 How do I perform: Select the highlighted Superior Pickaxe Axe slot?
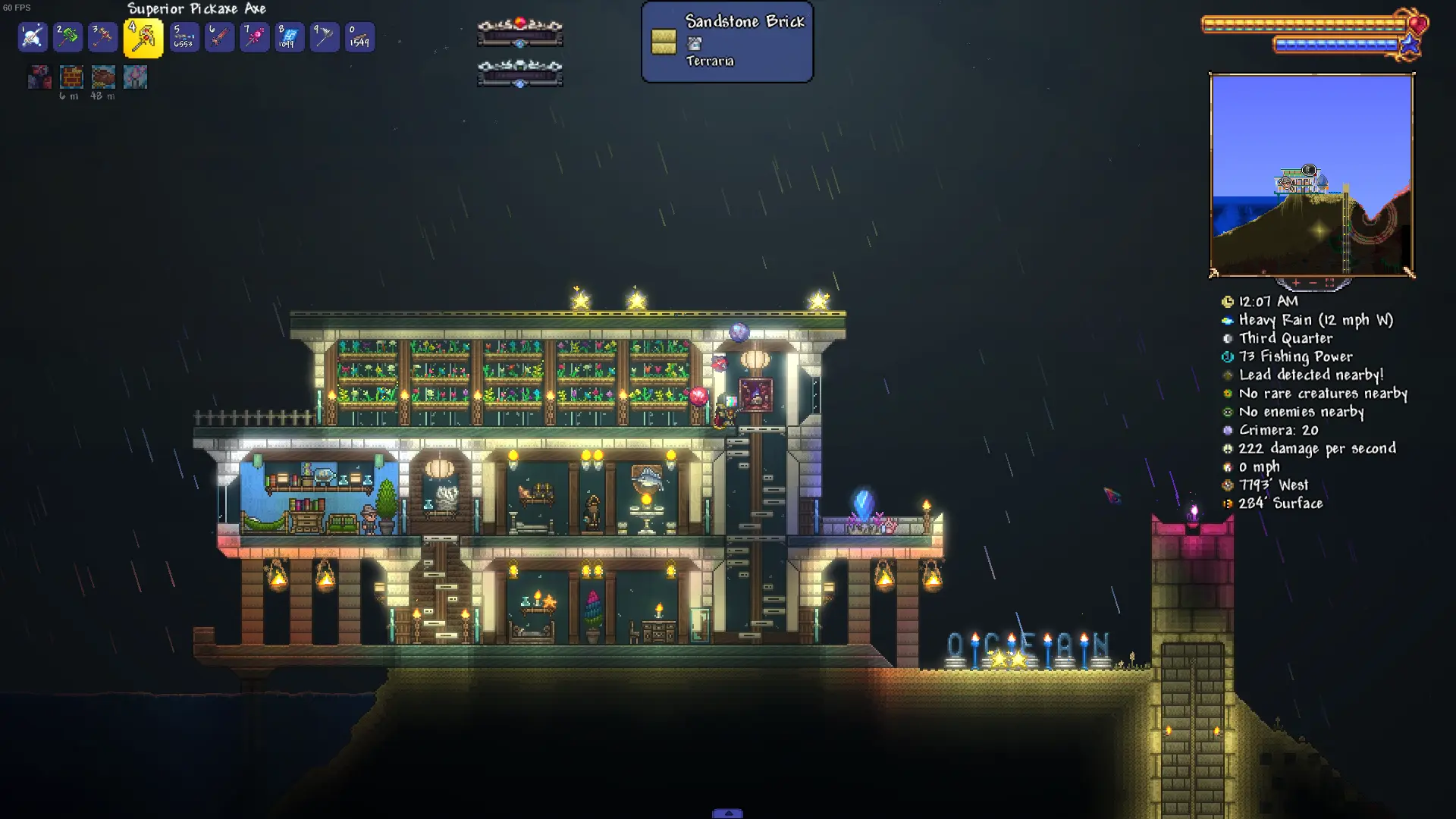tap(143, 38)
